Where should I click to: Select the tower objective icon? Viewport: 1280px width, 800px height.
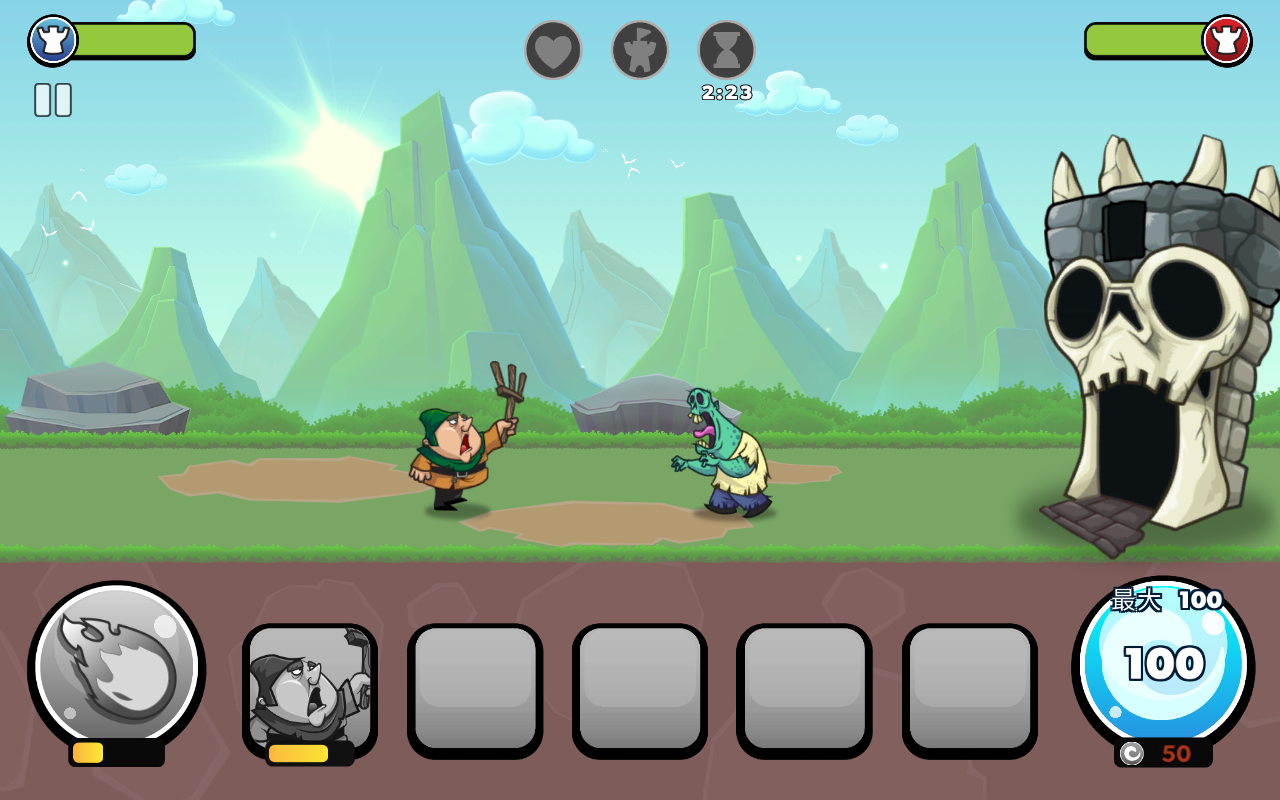pyautogui.click(x=640, y=50)
